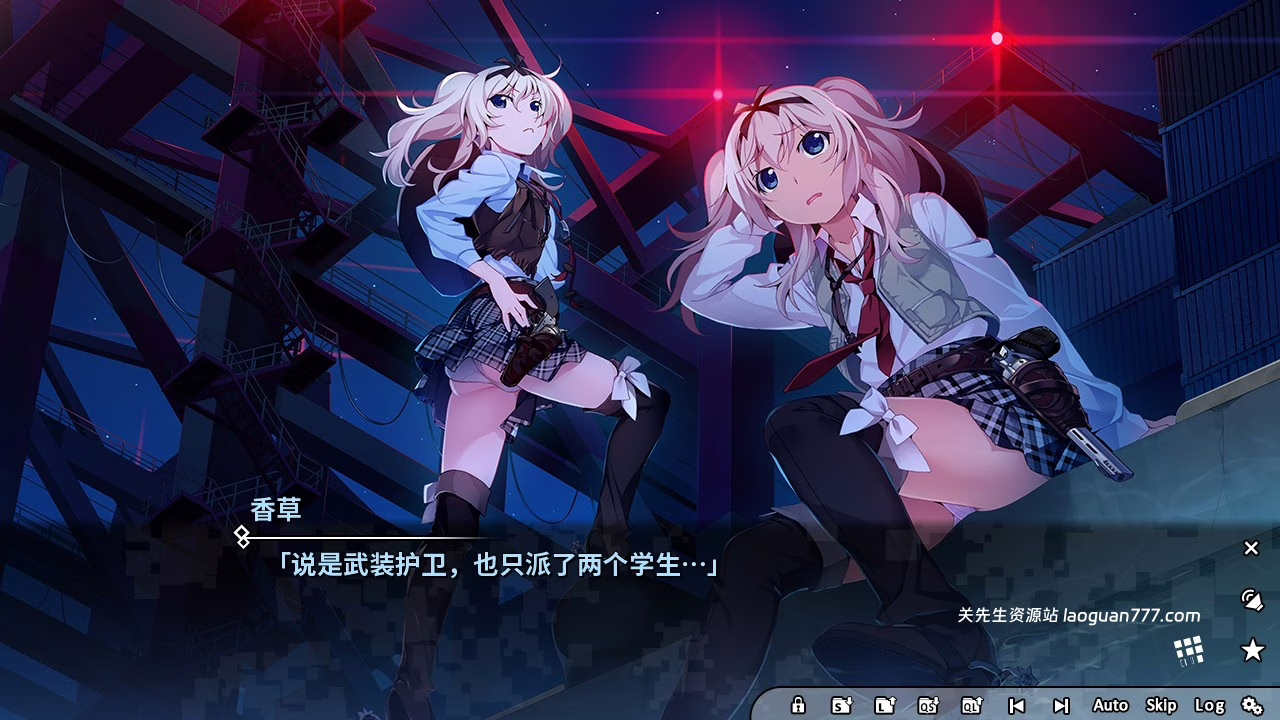Click the diamond marker beside the name plate
Image resolution: width=1280 pixels, height=720 pixels.
coord(240,538)
